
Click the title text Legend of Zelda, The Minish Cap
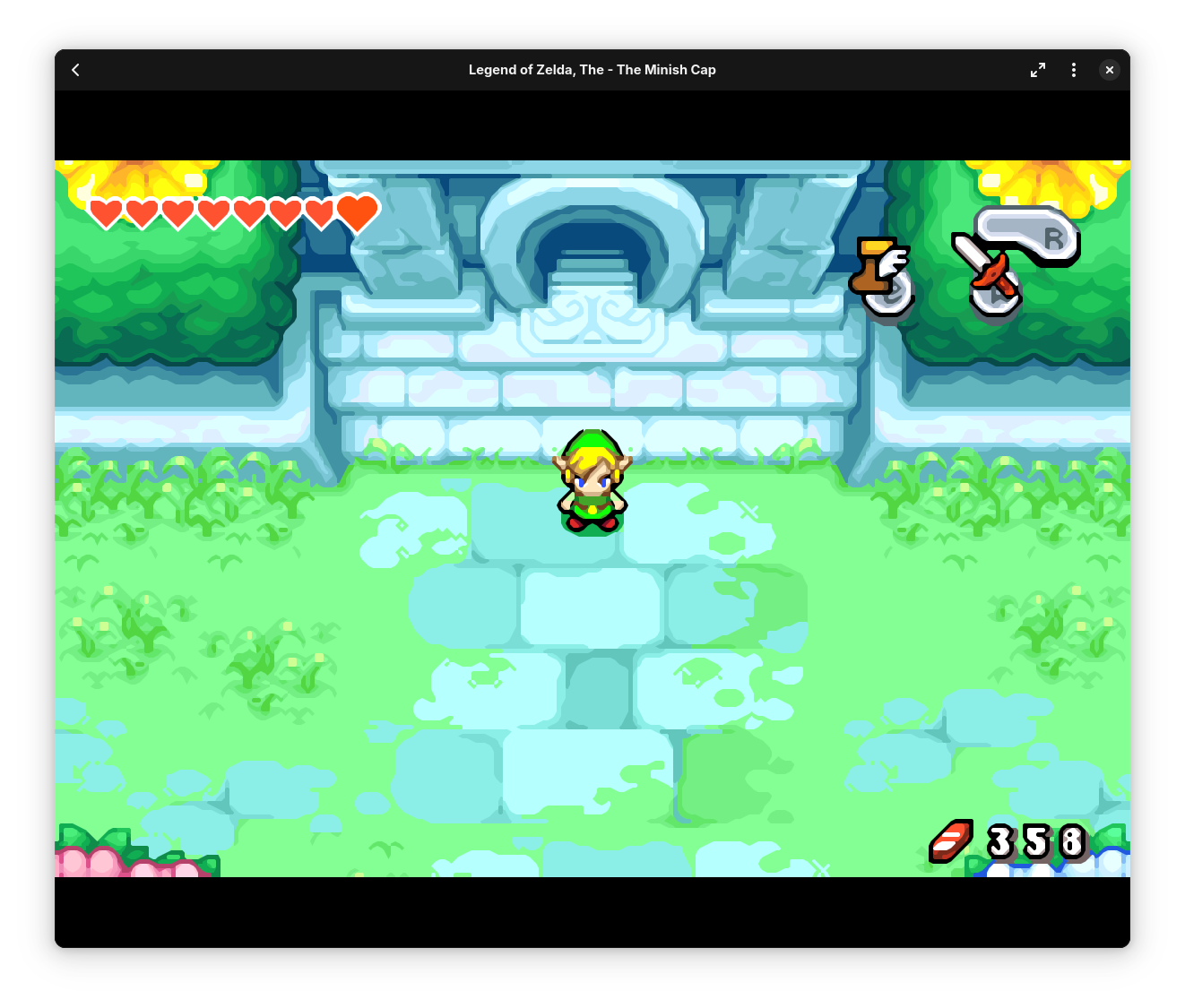pyautogui.click(x=592, y=69)
